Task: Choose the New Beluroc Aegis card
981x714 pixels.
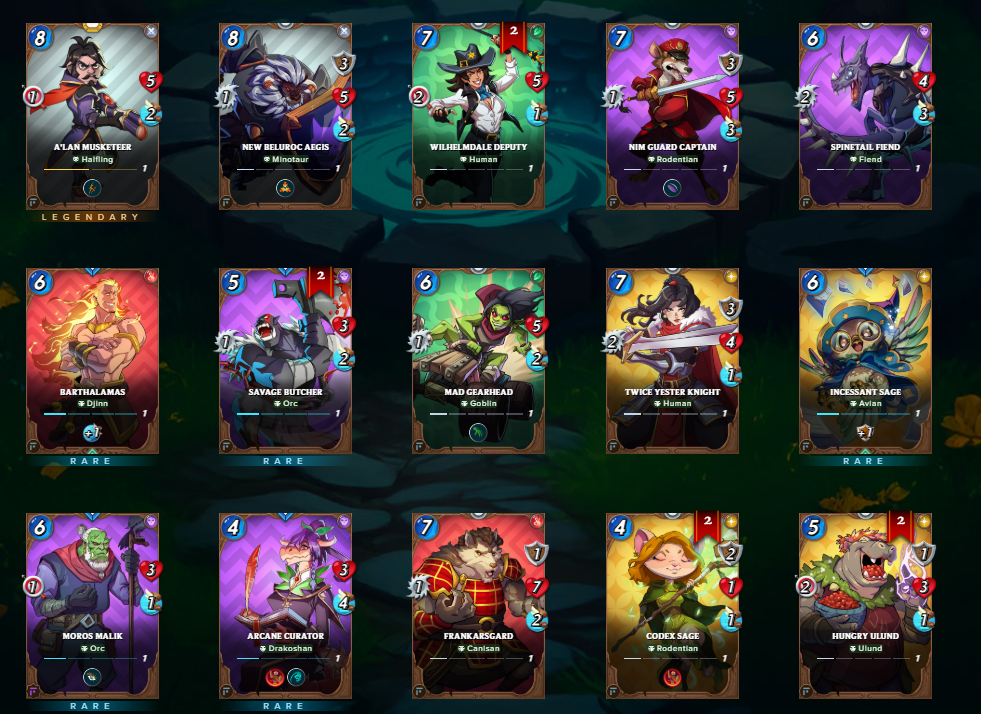Action: pos(285,115)
